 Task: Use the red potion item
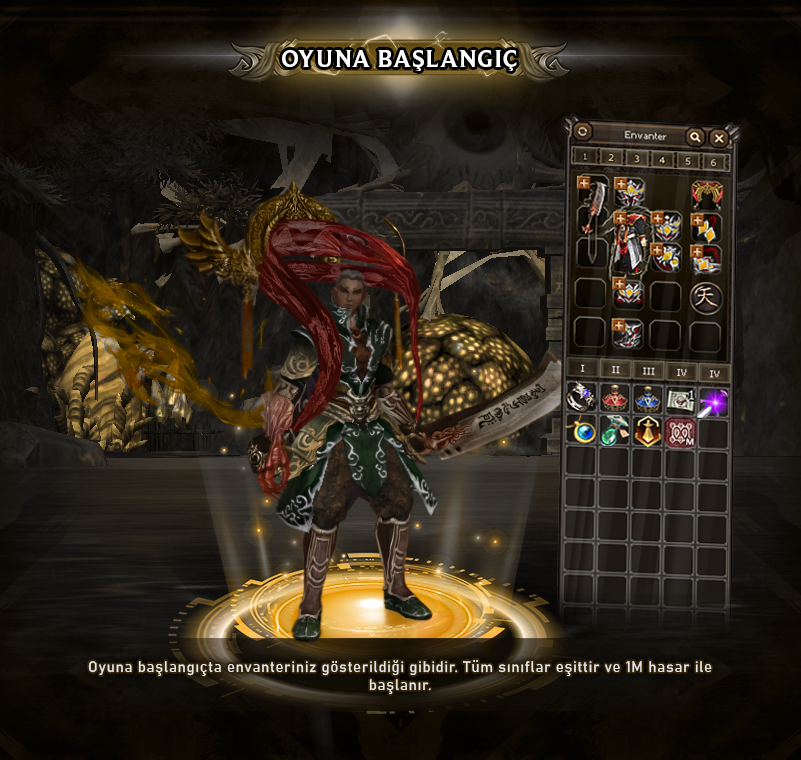(x=614, y=399)
